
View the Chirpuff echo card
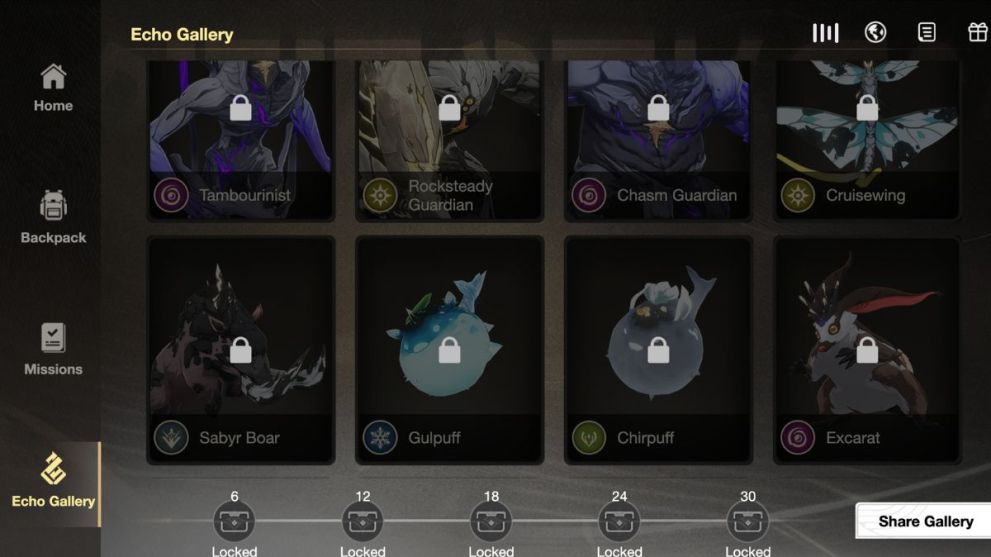coord(658,350)
